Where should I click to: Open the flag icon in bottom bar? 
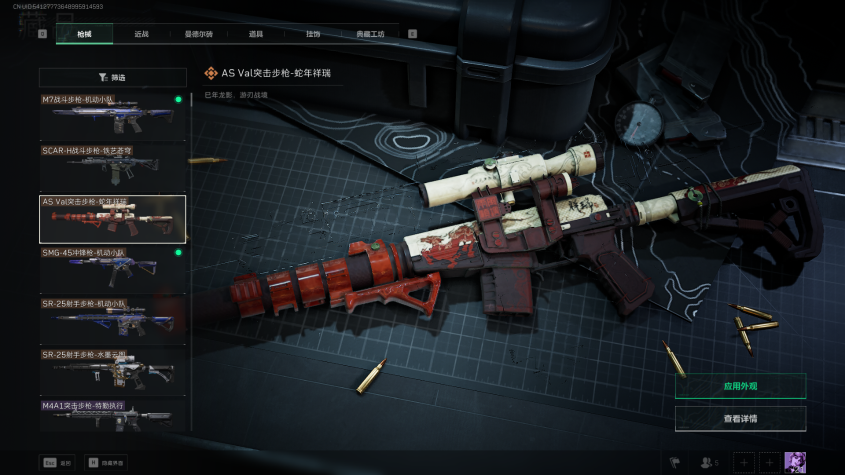(x=674, y=462)
